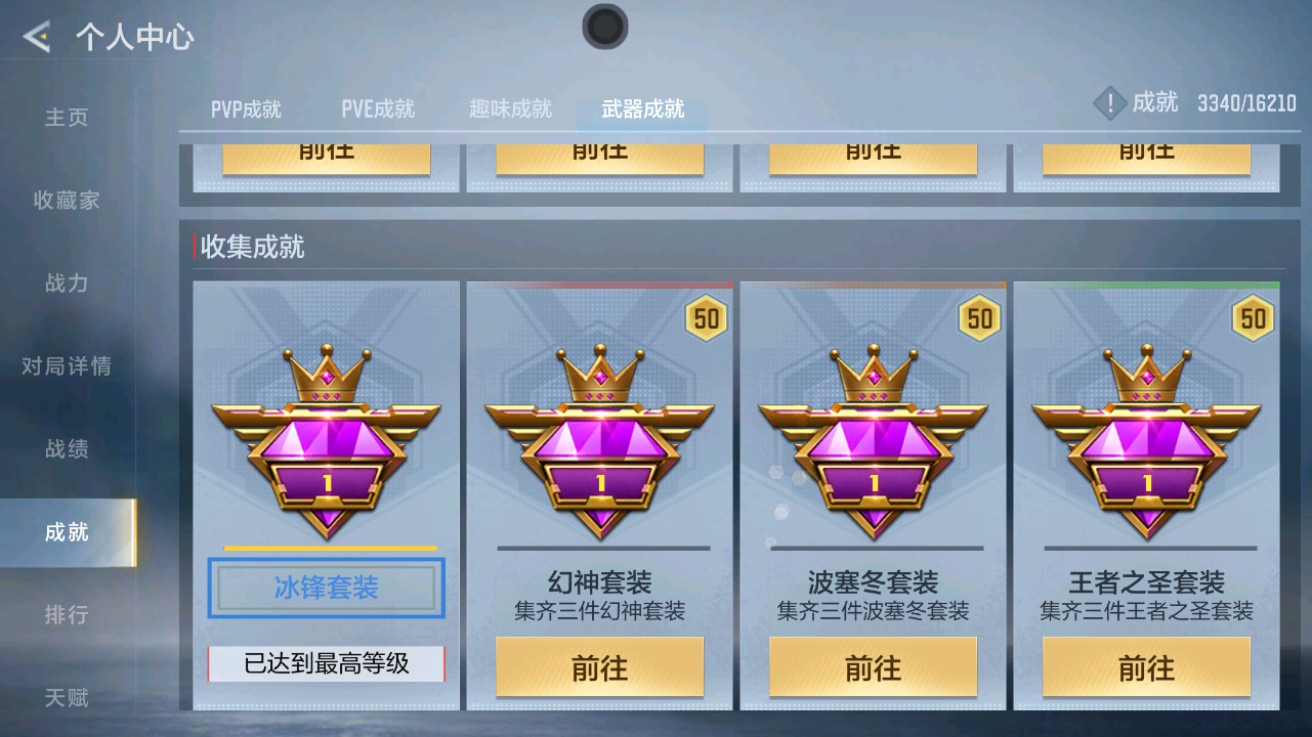Tap the 已达到最高等级 label on 冰锋套装

326,663
